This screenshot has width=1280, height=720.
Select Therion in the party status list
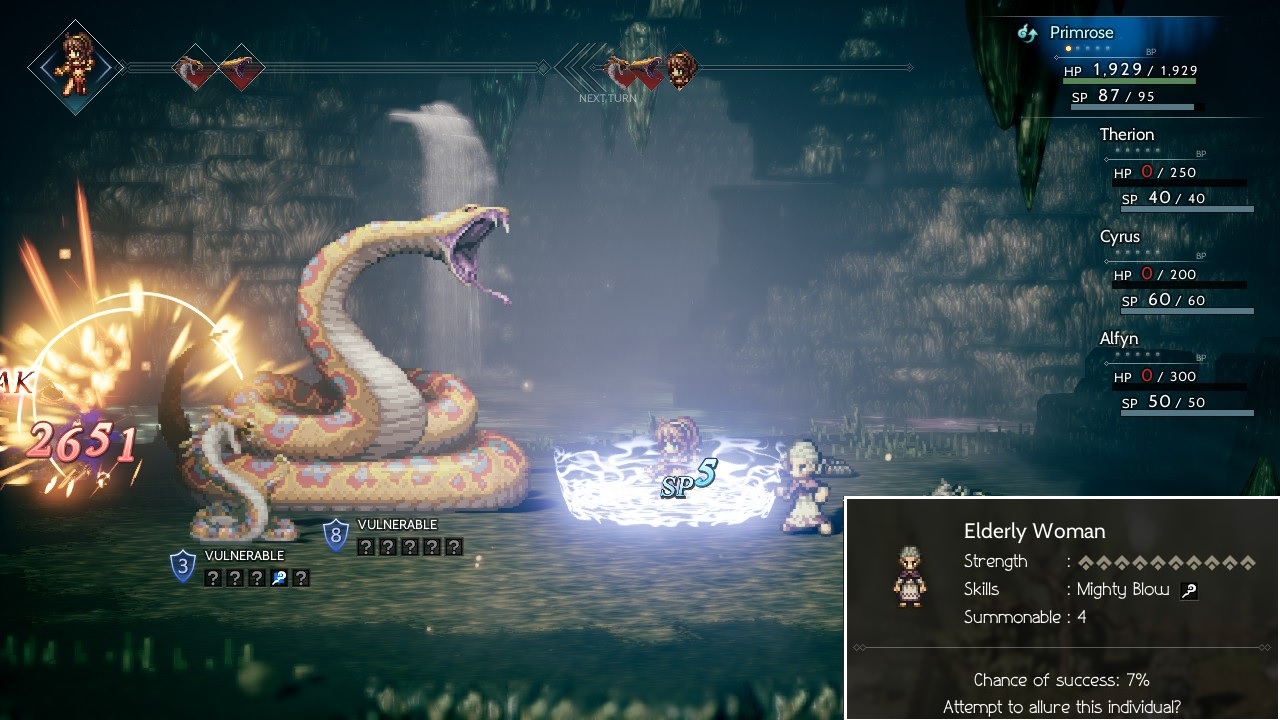pos(1126,135)
